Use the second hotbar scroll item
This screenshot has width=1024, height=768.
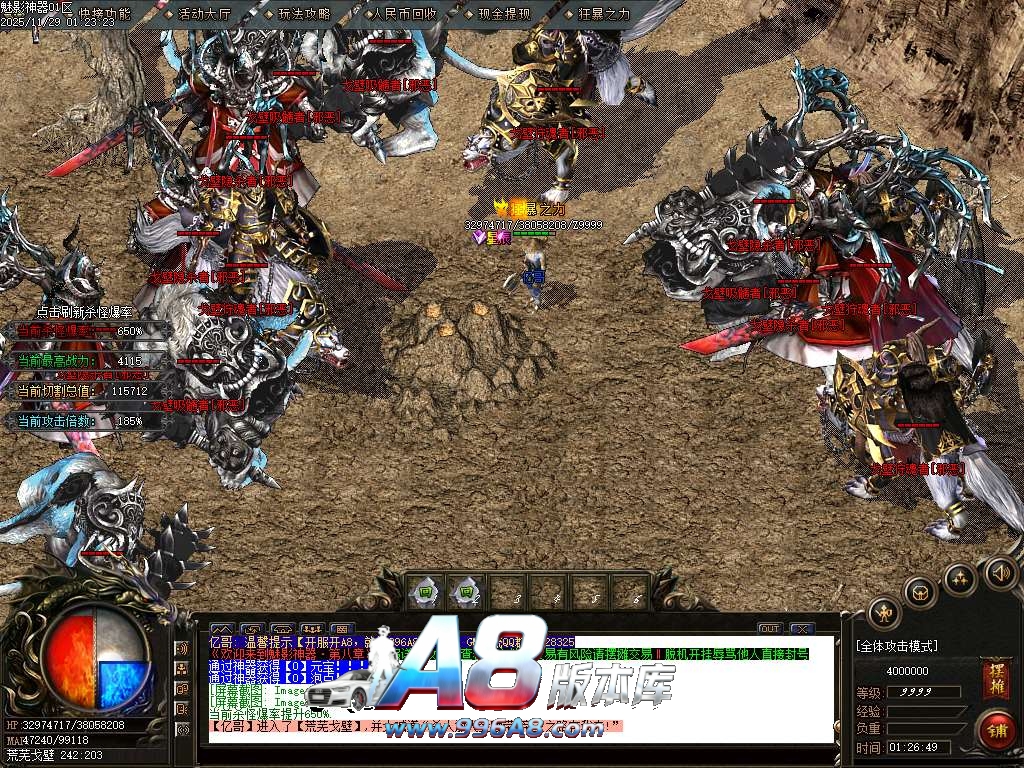click(x=465, y=591)
